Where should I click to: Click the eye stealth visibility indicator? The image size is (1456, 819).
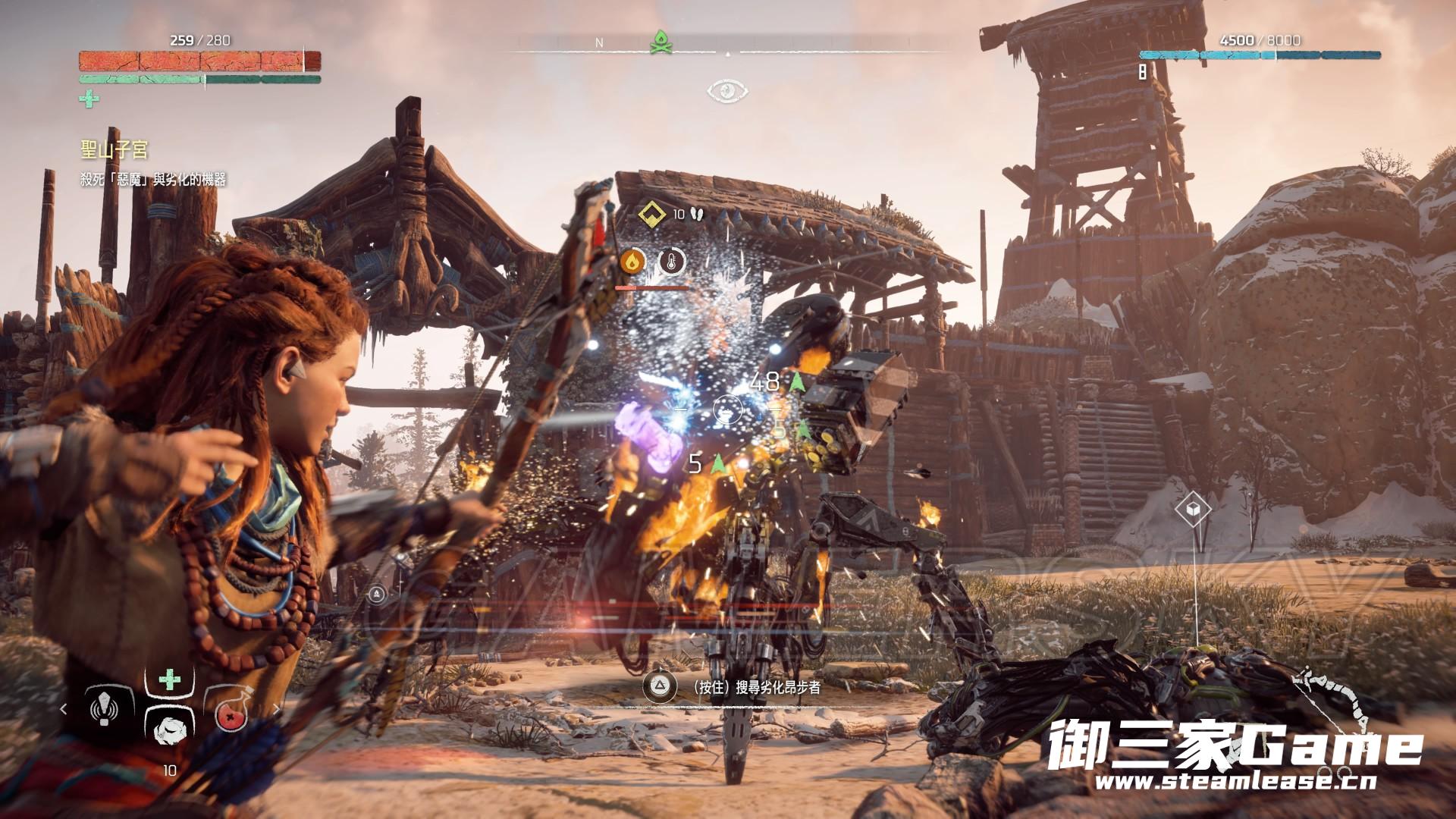727,92
